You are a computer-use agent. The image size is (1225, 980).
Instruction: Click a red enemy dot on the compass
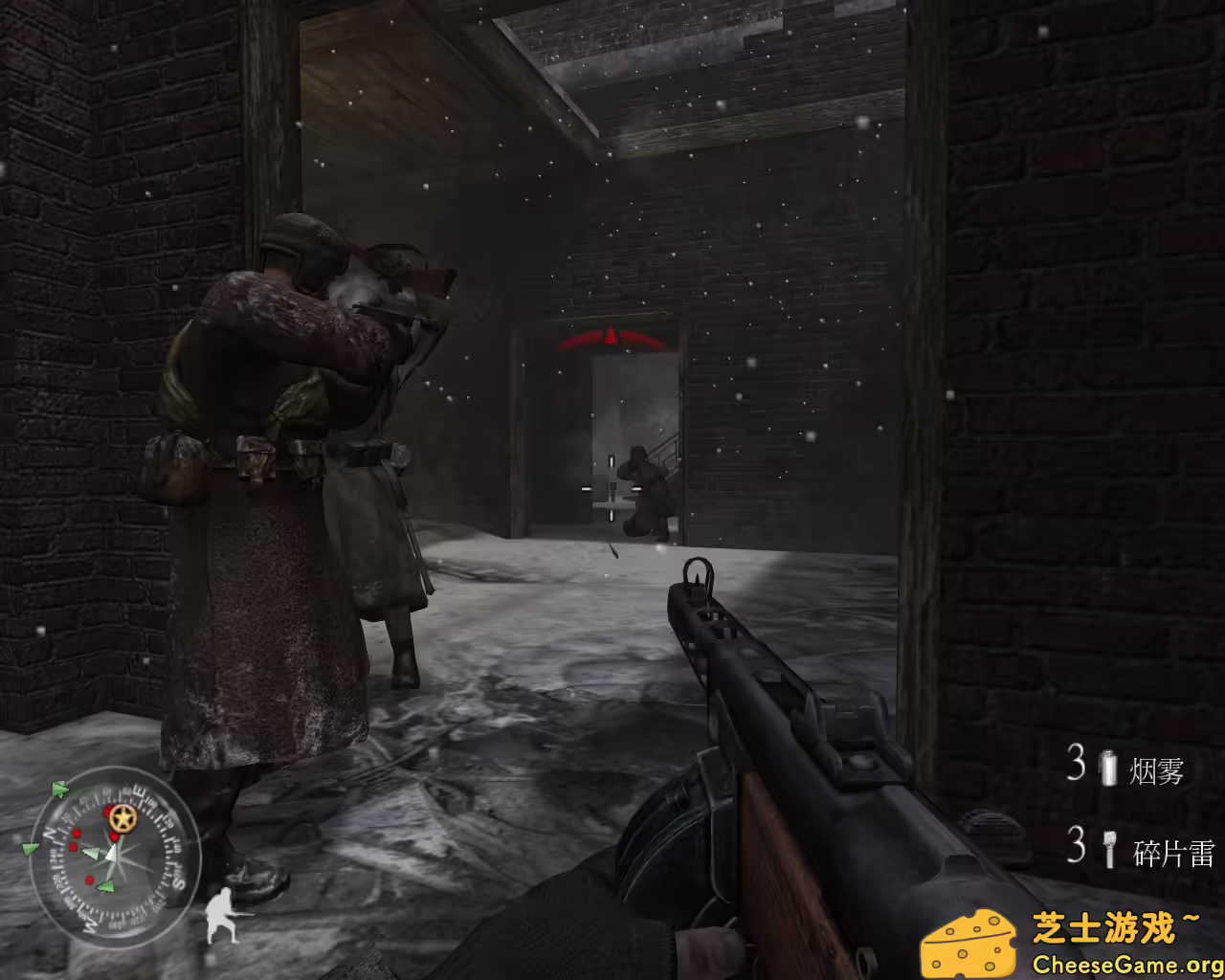[75, 835]
